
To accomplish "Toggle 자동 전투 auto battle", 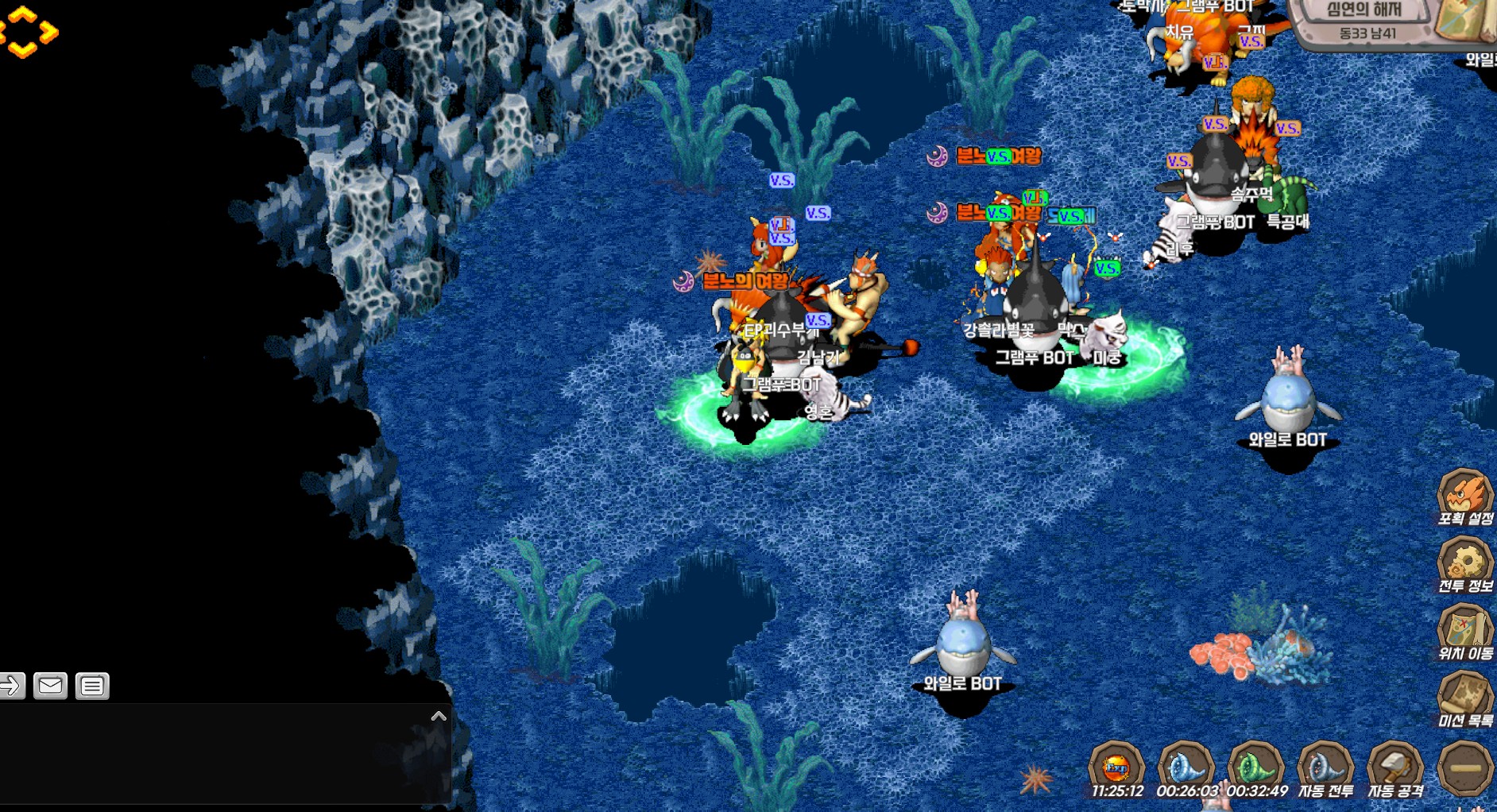I will 1325,769.
